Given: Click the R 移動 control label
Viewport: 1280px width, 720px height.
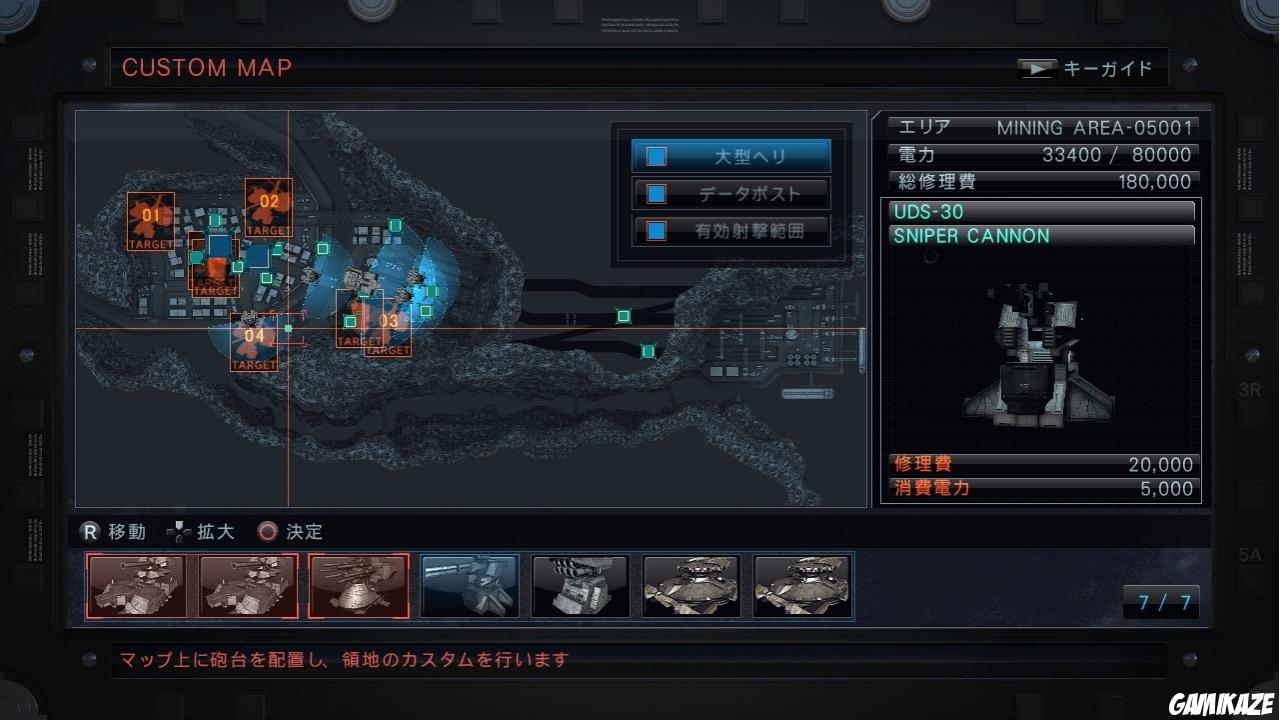Looking at the screenshot, I should (113, 531).
